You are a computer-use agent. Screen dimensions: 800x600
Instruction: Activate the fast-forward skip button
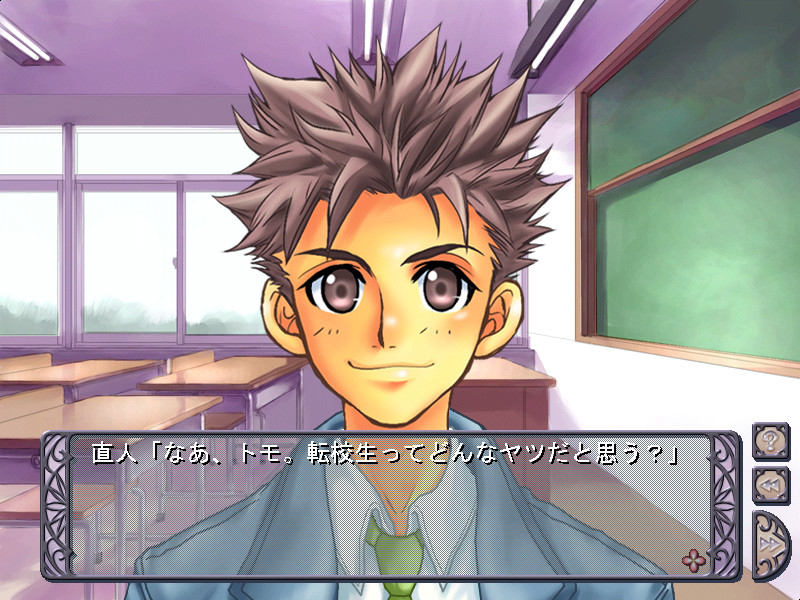[x=772, y=543]
